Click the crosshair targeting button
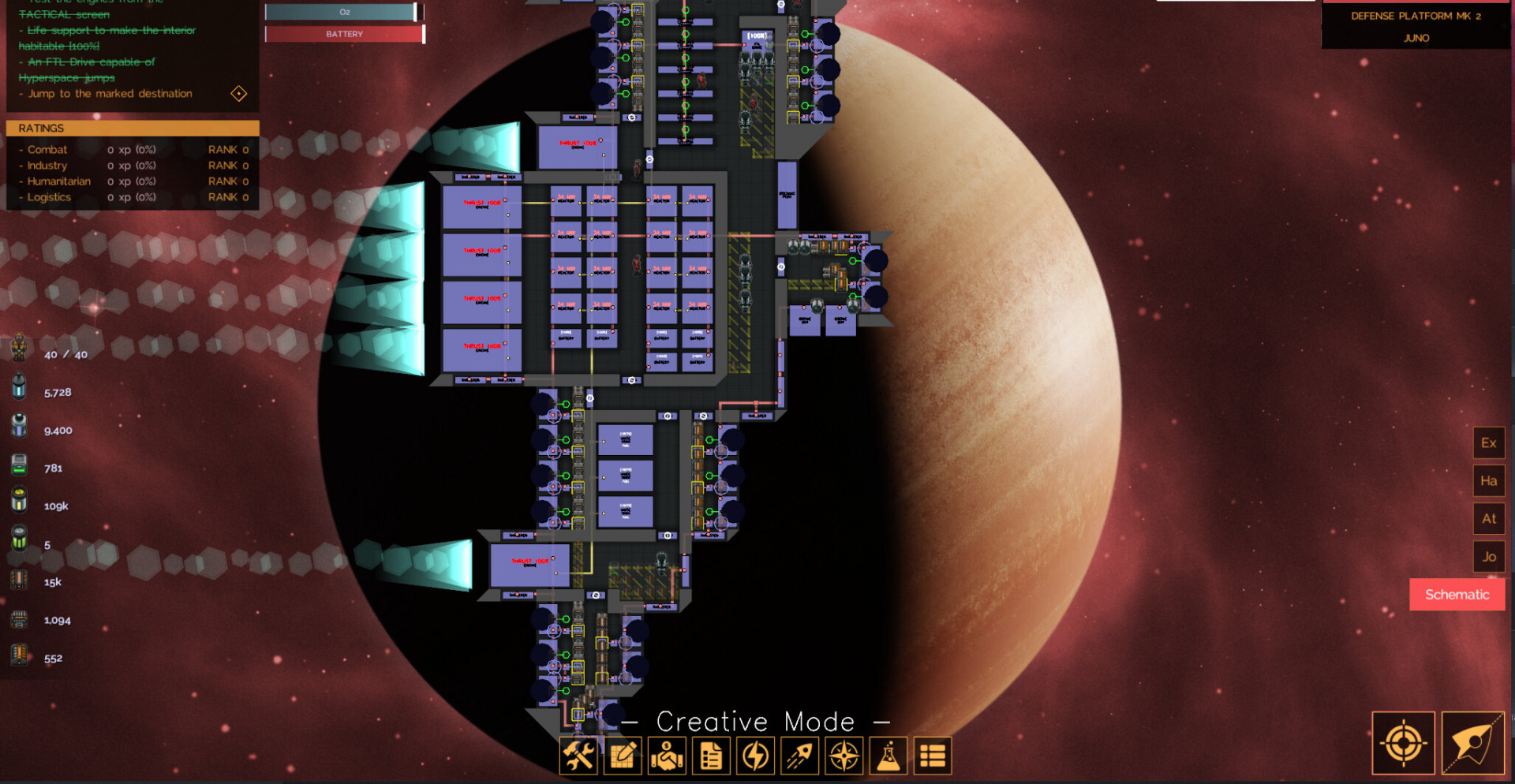Viewport: 1515px width, 784px height. pos(1403,743)
